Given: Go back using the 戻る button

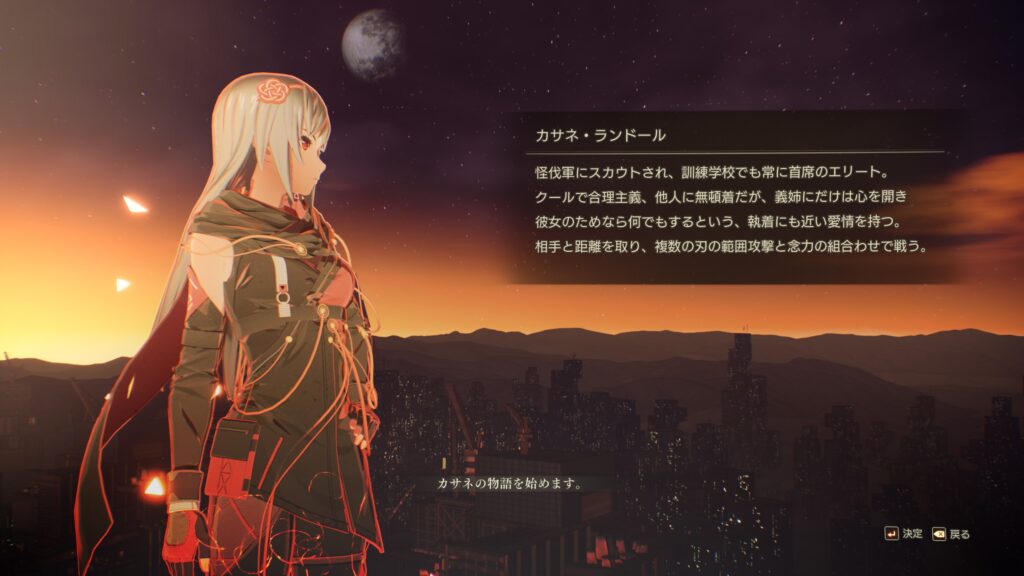Looking at the screenshot, I should (951, 534).
